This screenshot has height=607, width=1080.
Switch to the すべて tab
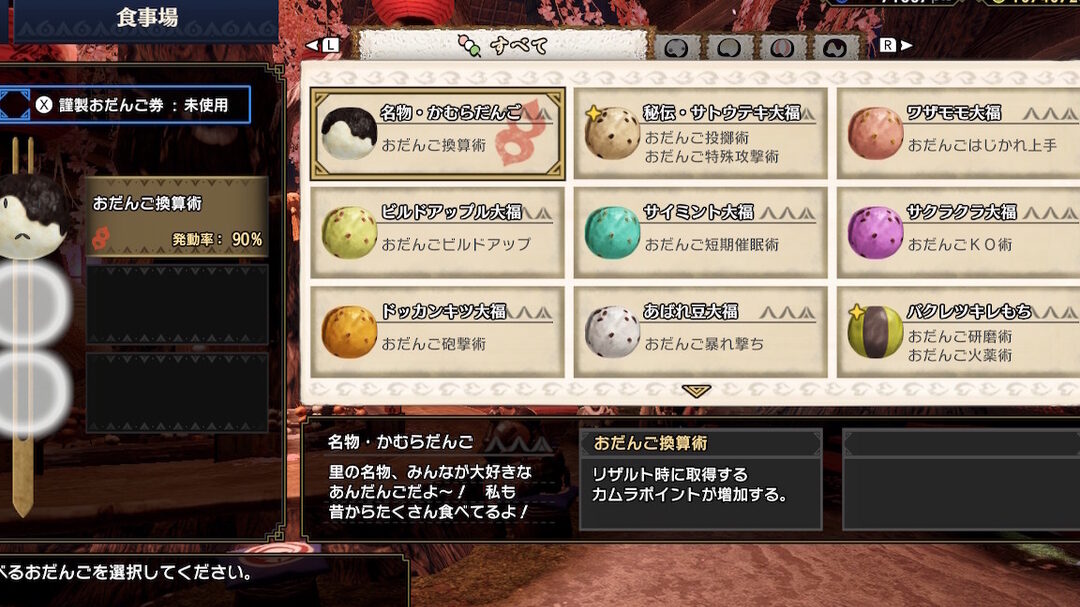click(503, 46)
